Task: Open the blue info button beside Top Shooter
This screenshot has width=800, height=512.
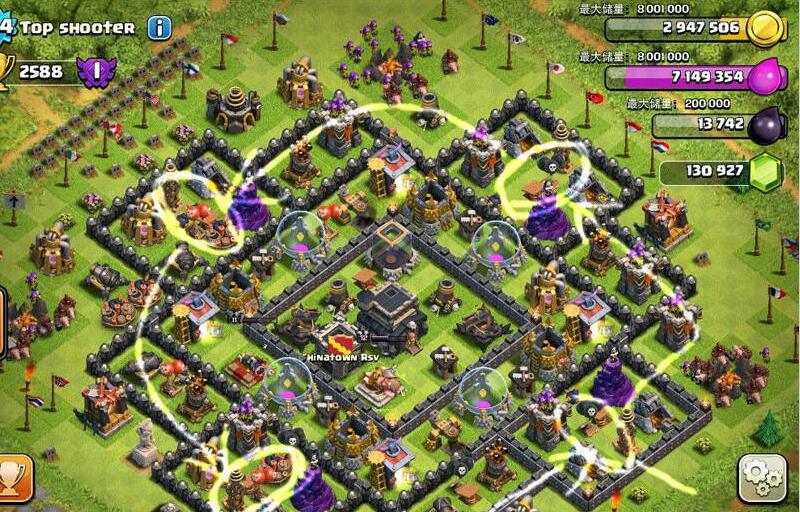Action: (160, 27)
